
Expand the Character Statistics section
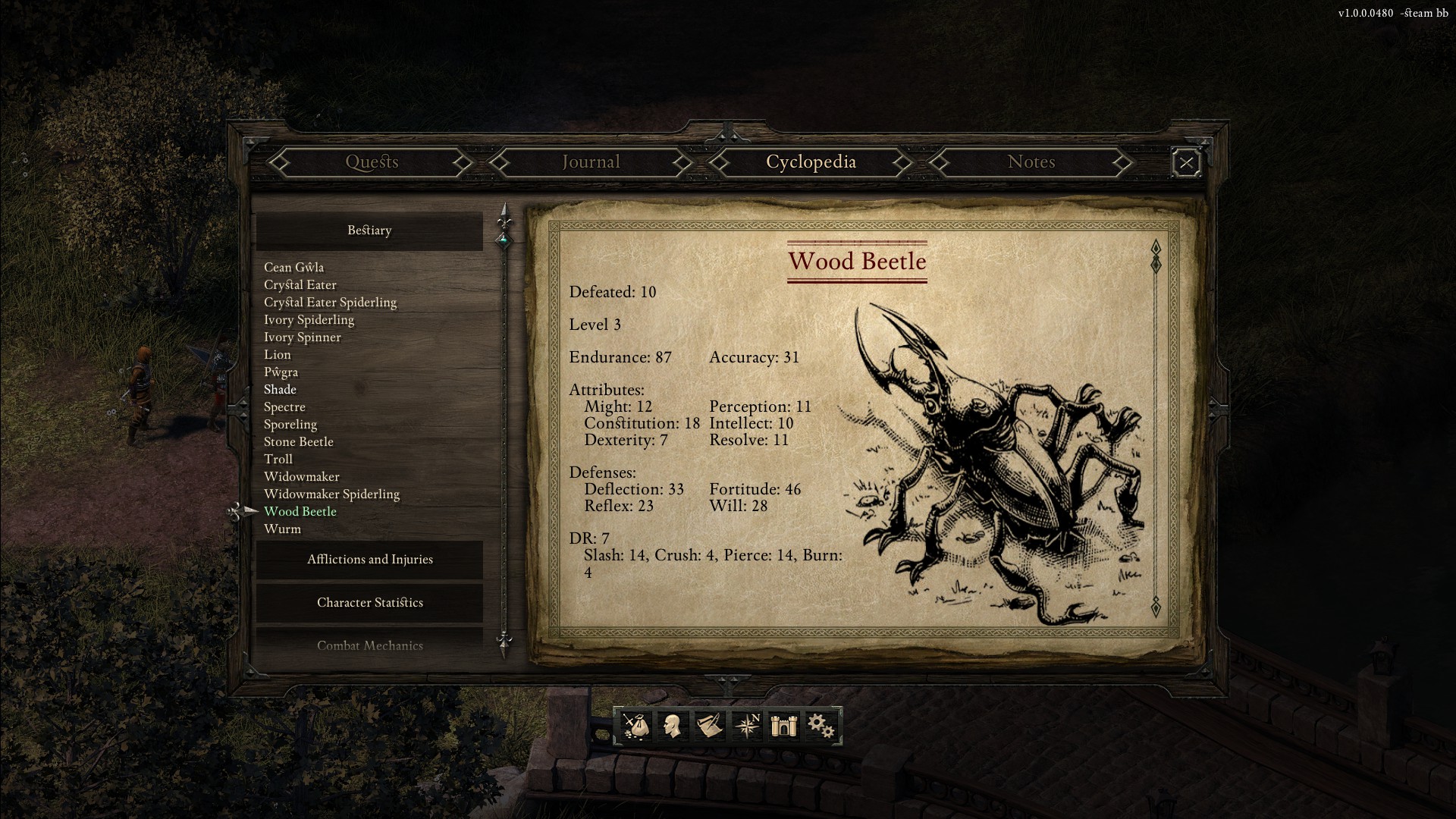pyautogui.click(x=369, y=603)
